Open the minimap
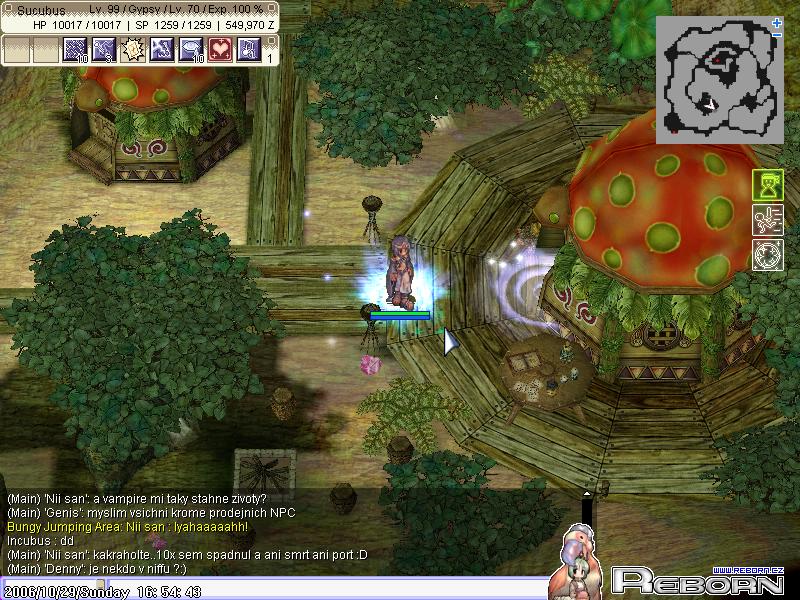Screen dimensions: 800x600 [719, 77]
